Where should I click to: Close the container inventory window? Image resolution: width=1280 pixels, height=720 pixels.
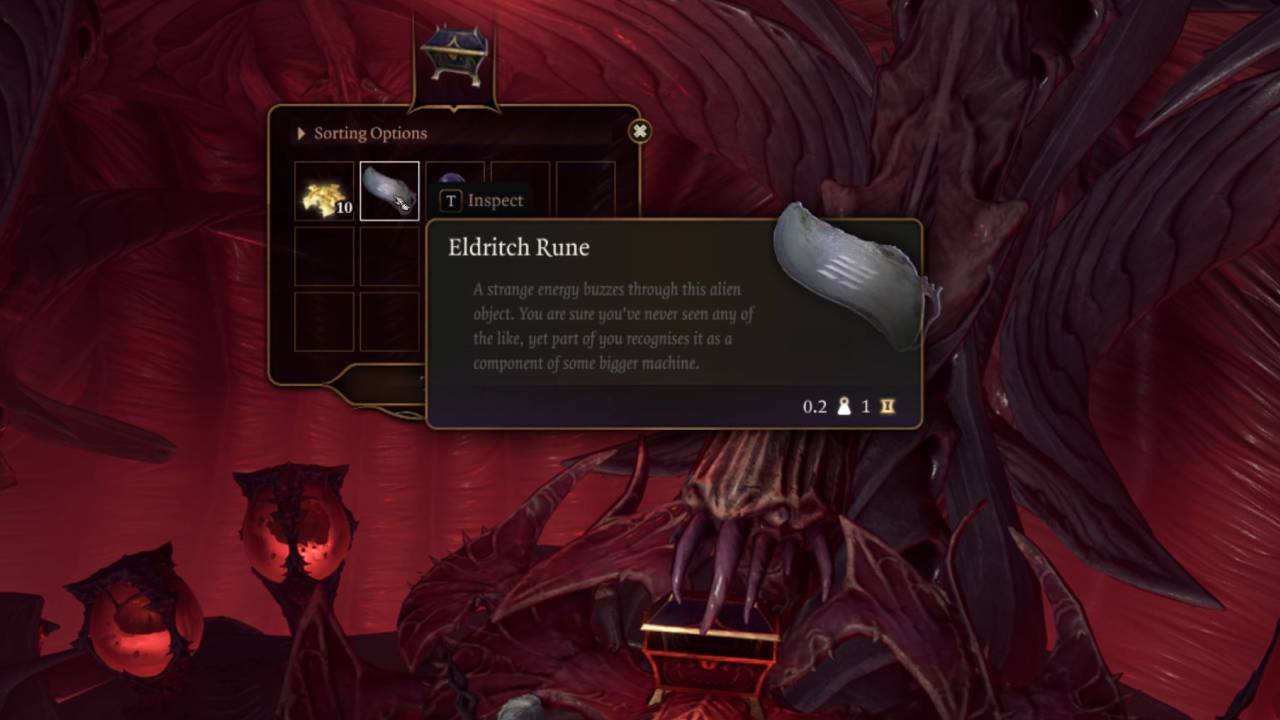[639, 131]
